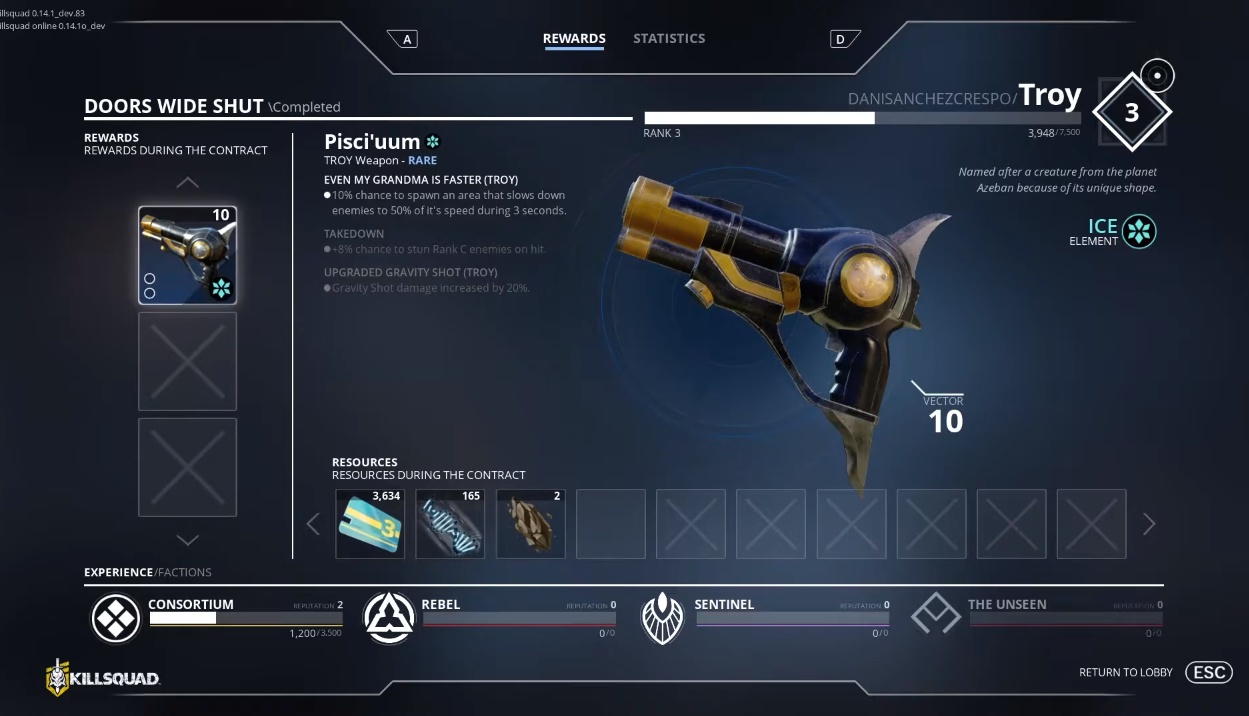The height and width of the screenshot is (716, 1249).
Task: Return to lobby
Action: click(x=1208, y=672)
